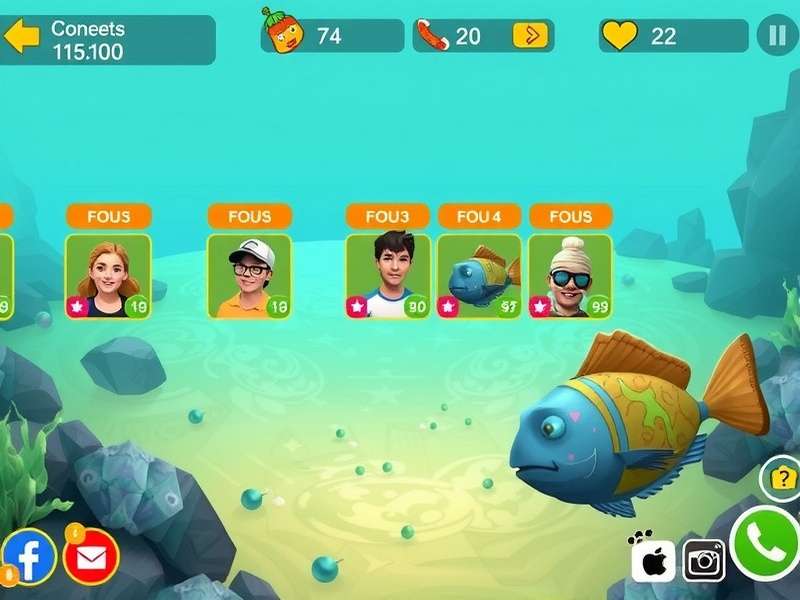
Task: Open the camera screenshot icon
Action: (704, 561)
